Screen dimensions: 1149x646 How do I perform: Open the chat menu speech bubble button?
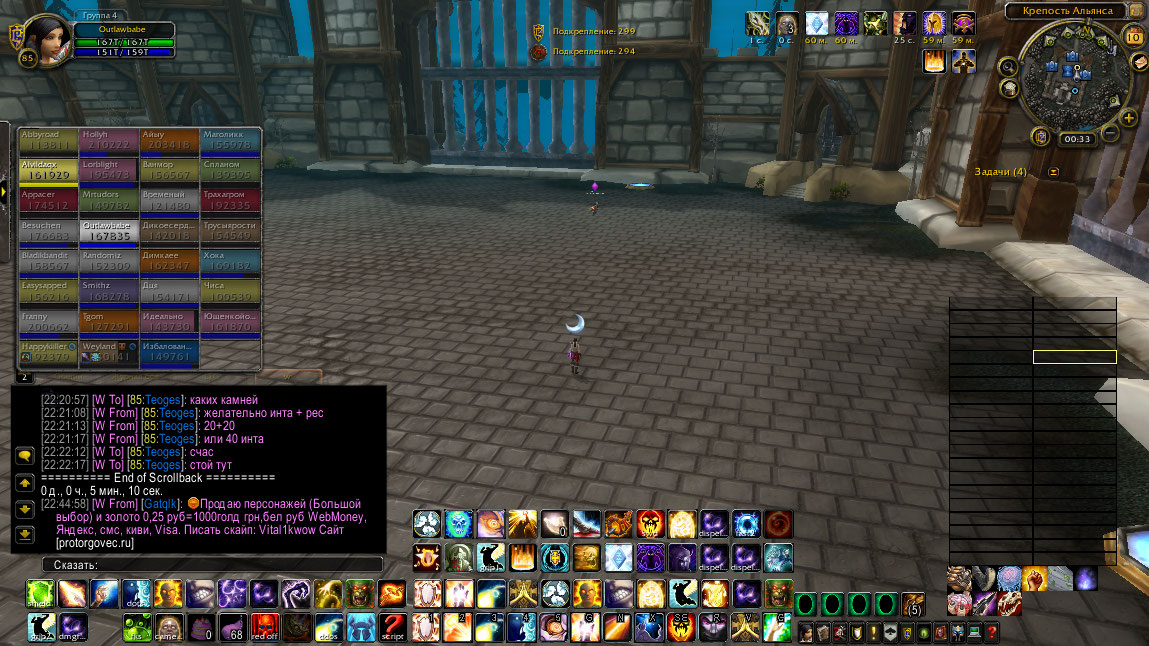[x=25, y=455]
